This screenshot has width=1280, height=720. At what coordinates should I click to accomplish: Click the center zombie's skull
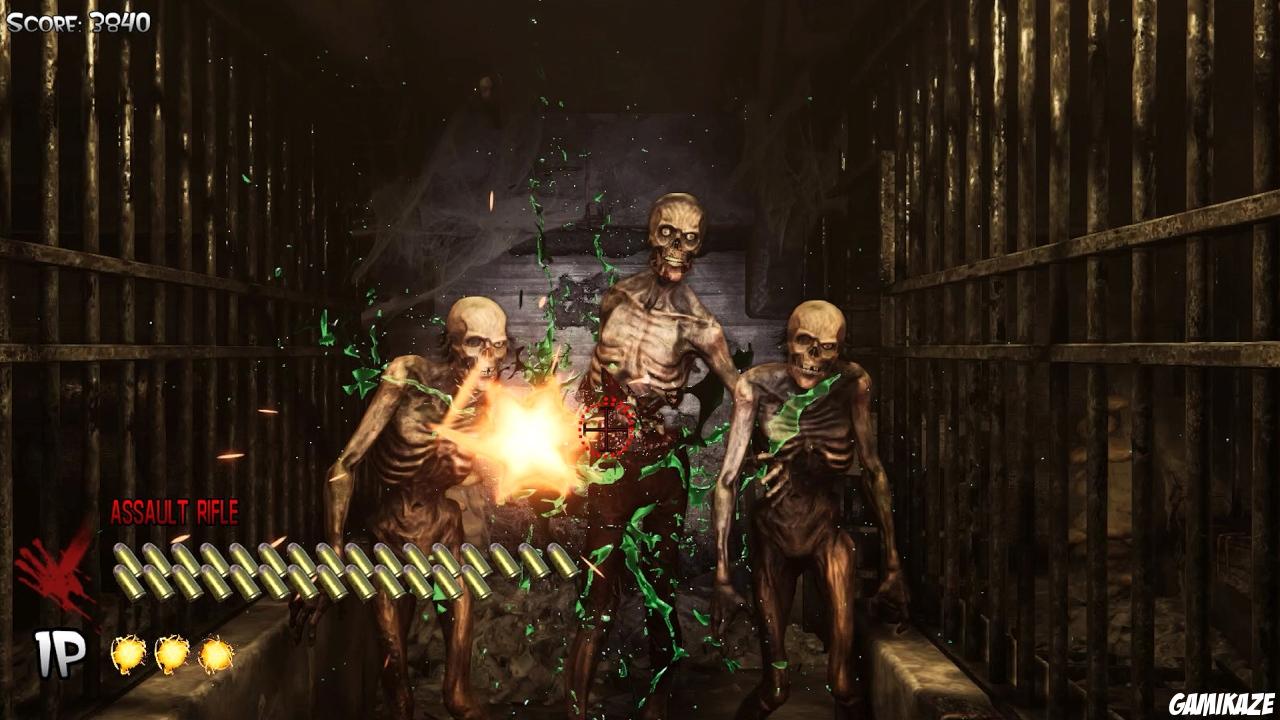(x=675, y=235)
